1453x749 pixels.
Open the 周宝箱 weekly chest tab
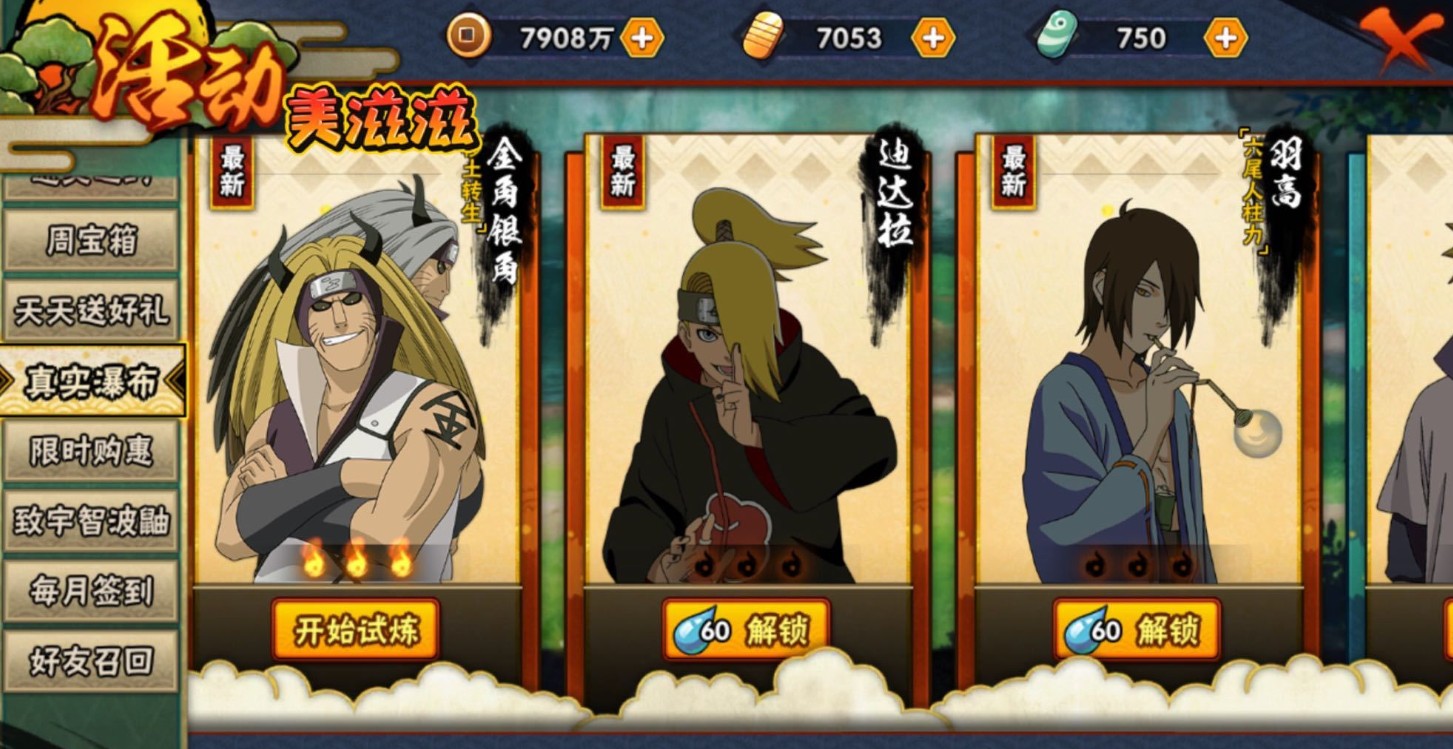[91, 241]
